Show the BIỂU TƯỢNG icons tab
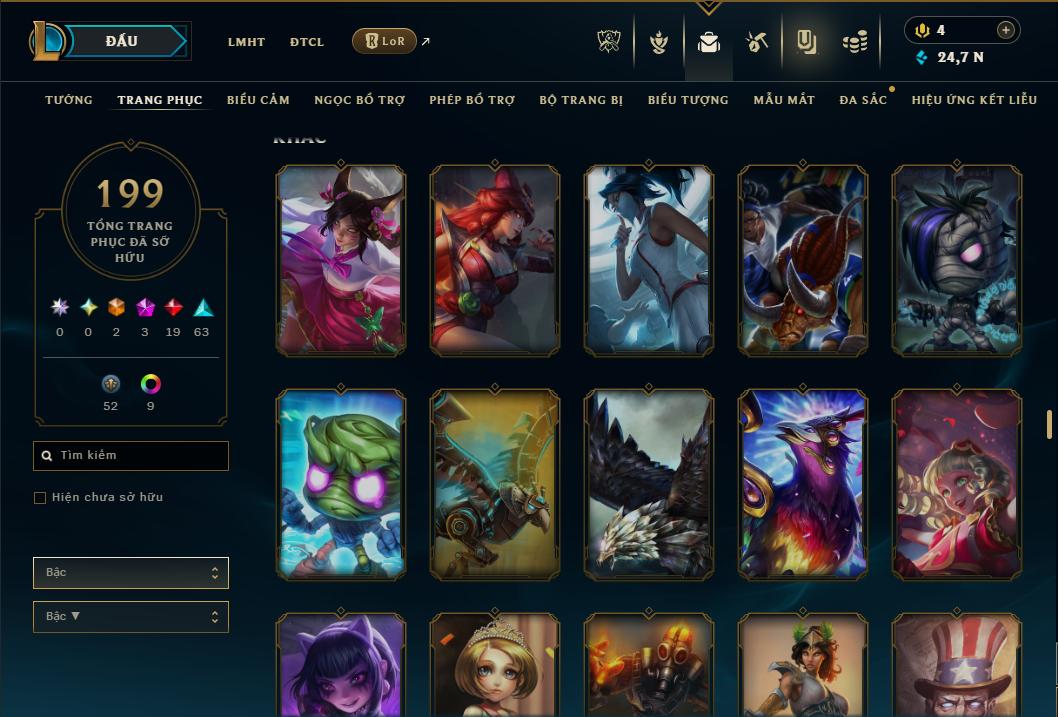This screenshot has width=1058, height=717. coord(688,100)
